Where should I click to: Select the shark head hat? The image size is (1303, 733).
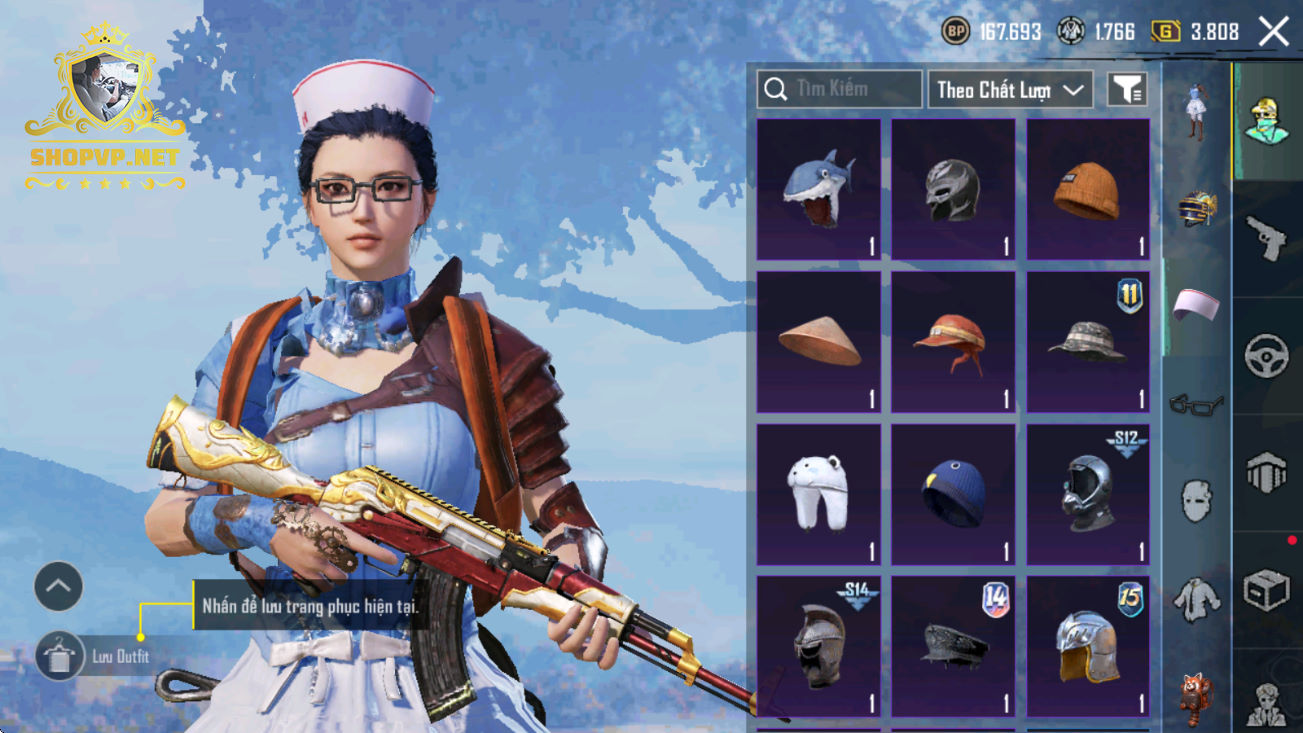tap(819, 190)
